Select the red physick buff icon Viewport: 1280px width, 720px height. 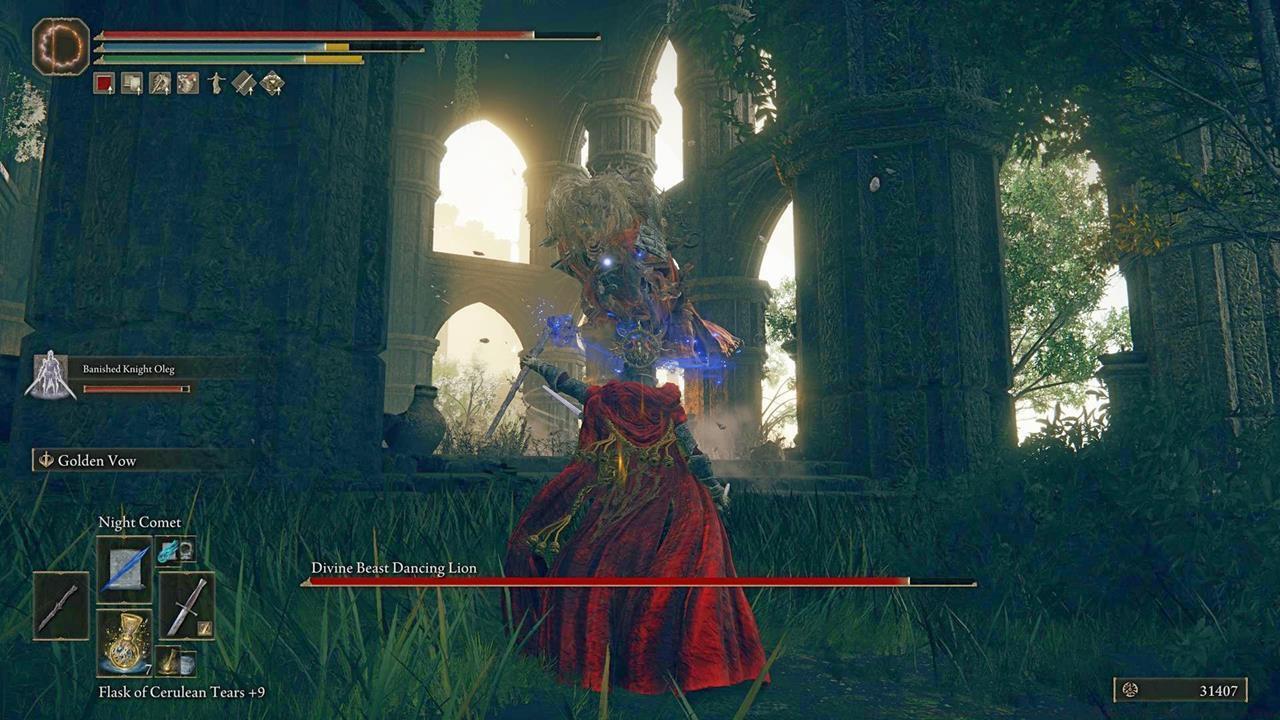click(103, 83)
